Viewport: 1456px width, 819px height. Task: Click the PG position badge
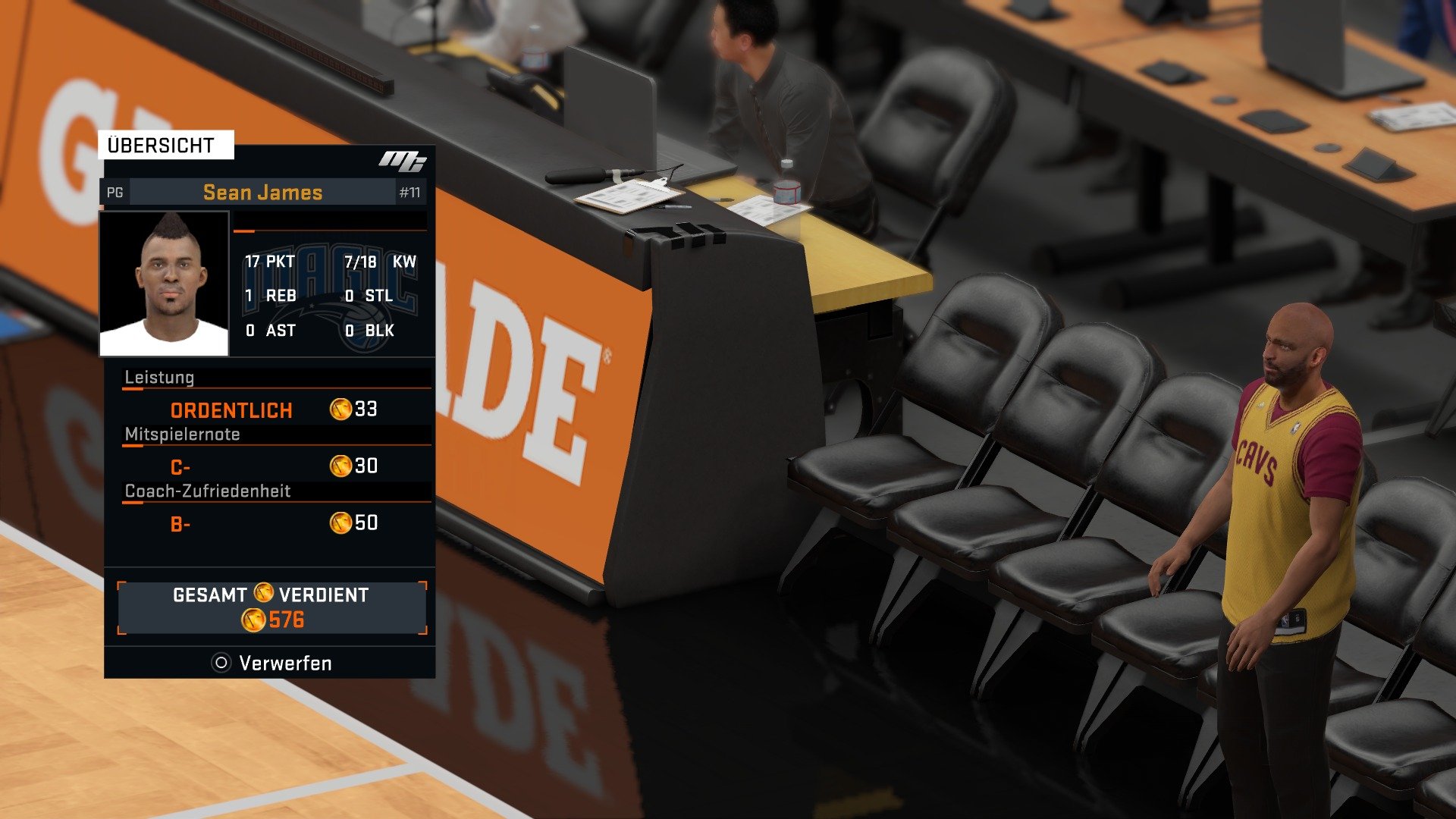click(115, 192)
